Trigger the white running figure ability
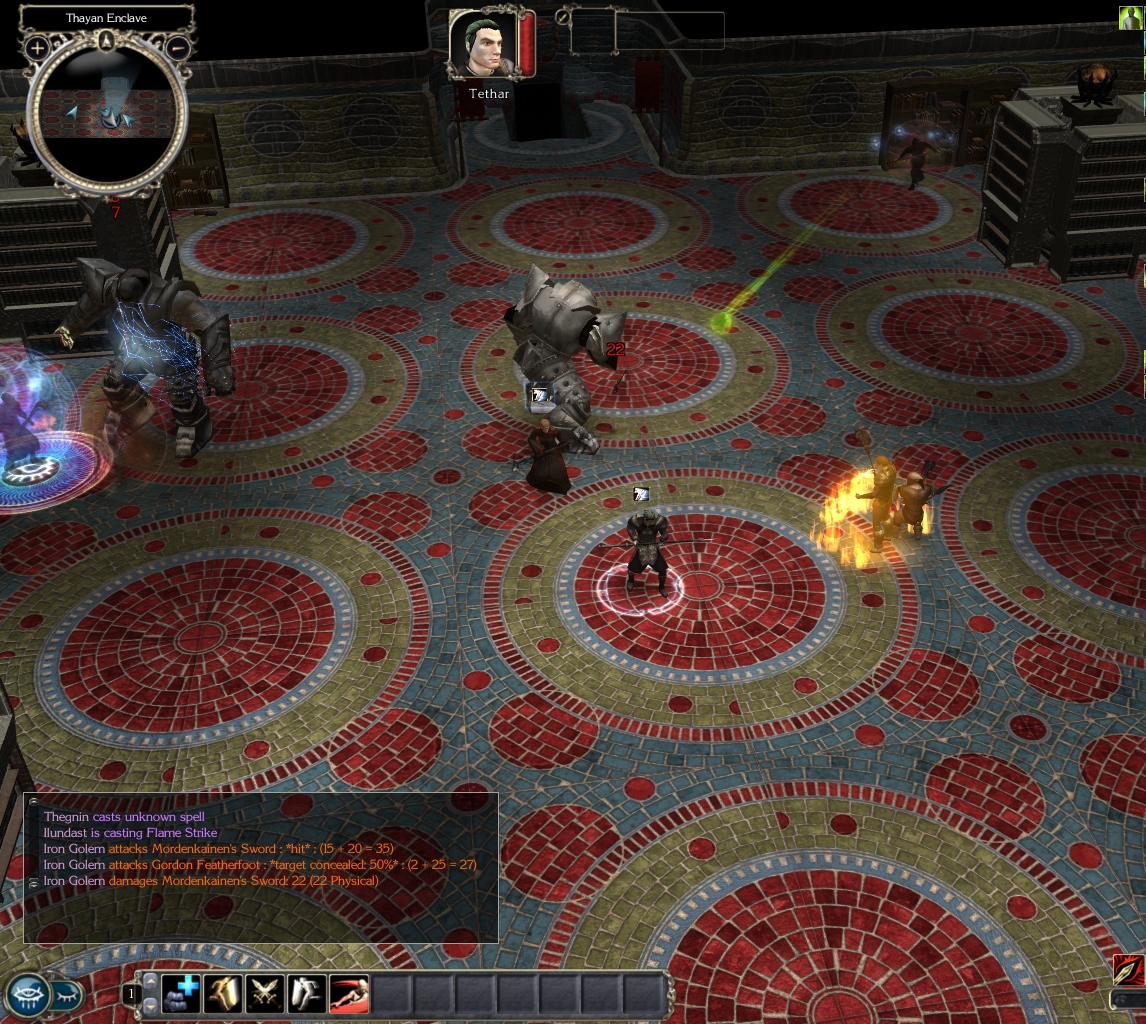 click(x=307, y=994)
